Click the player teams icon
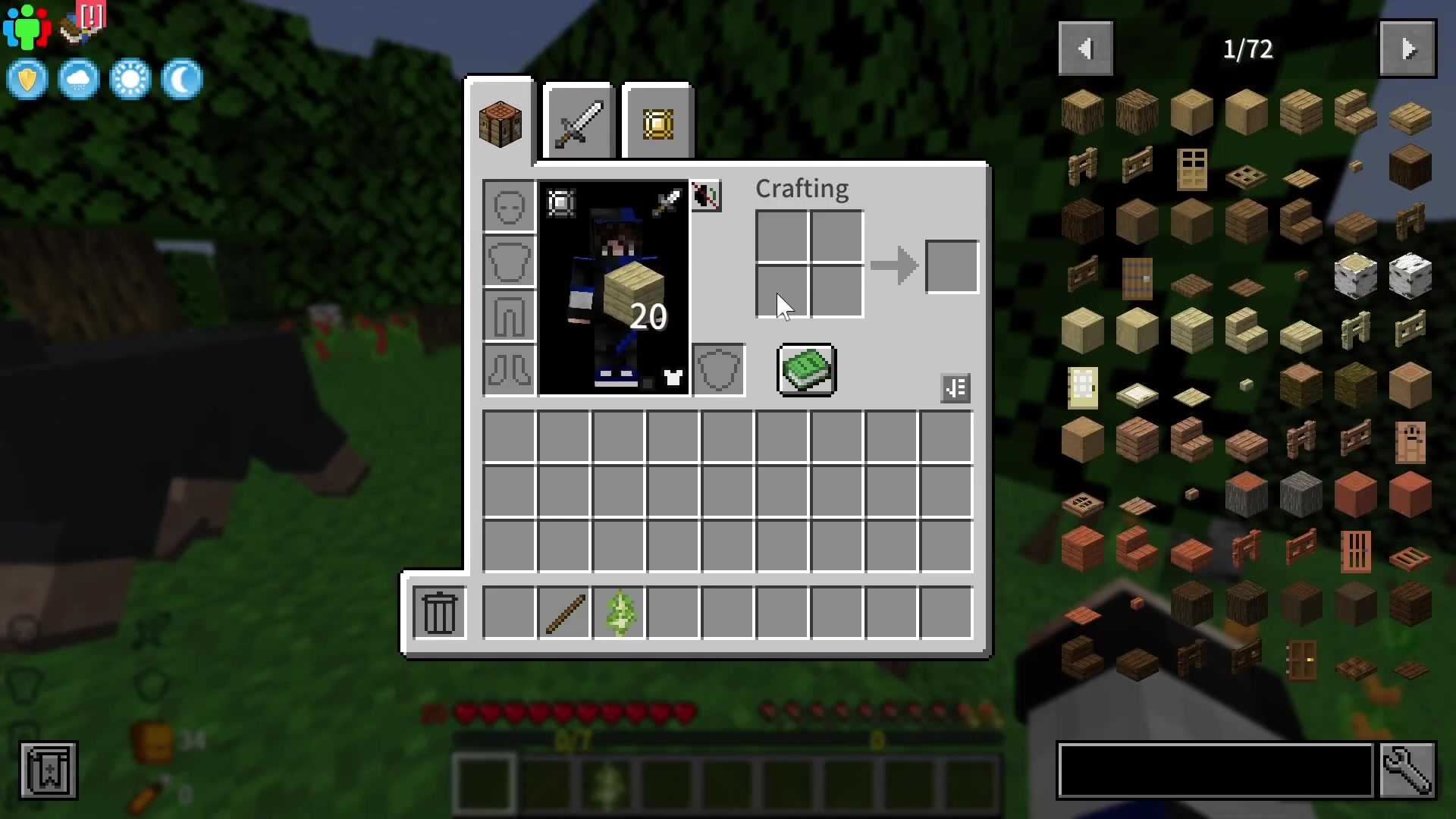The height and width of the screenshot is (819, 1456). coord(26,25)
